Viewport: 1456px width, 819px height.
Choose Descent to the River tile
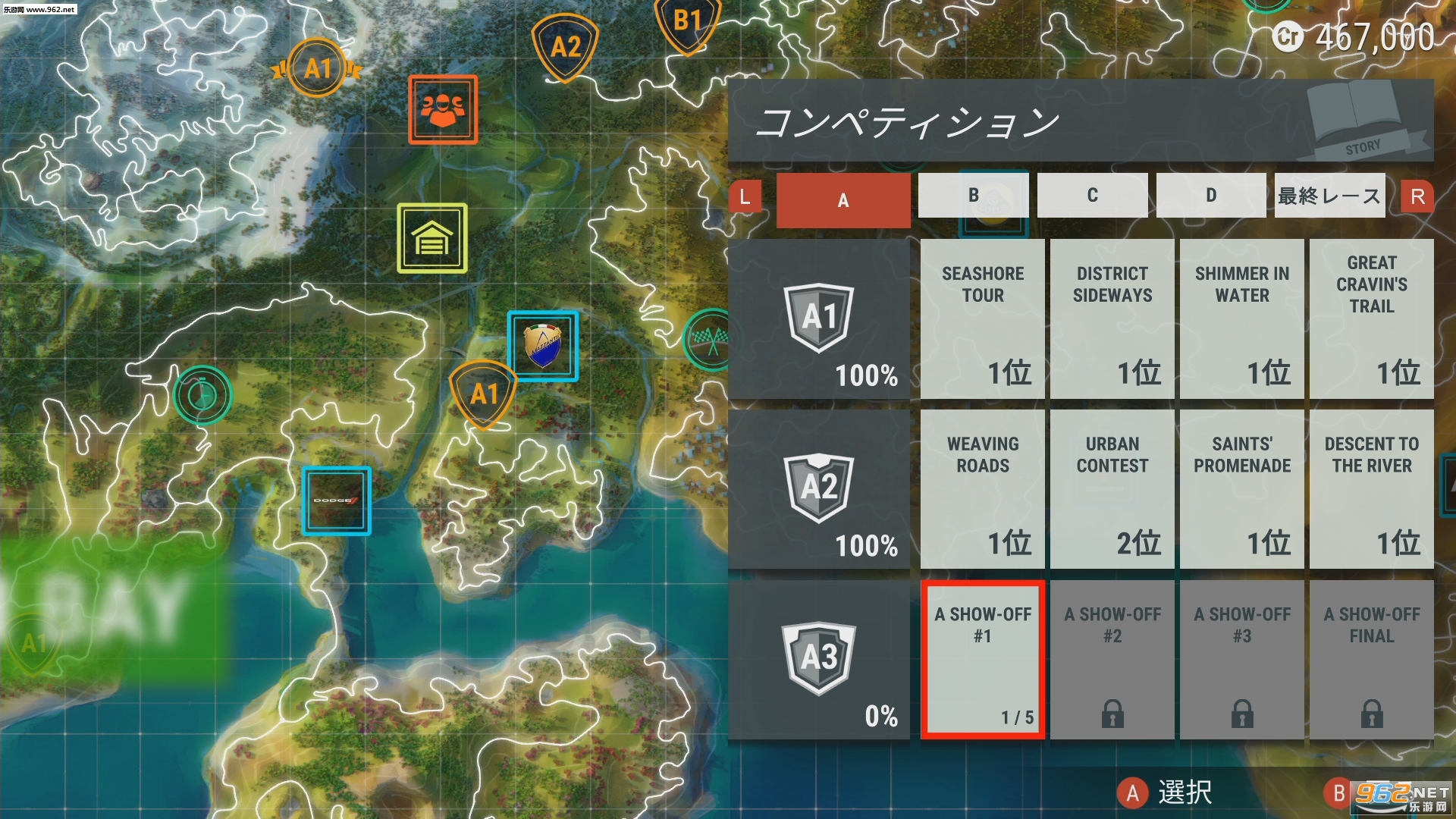pyautogui.click(x=1372, y=489)
